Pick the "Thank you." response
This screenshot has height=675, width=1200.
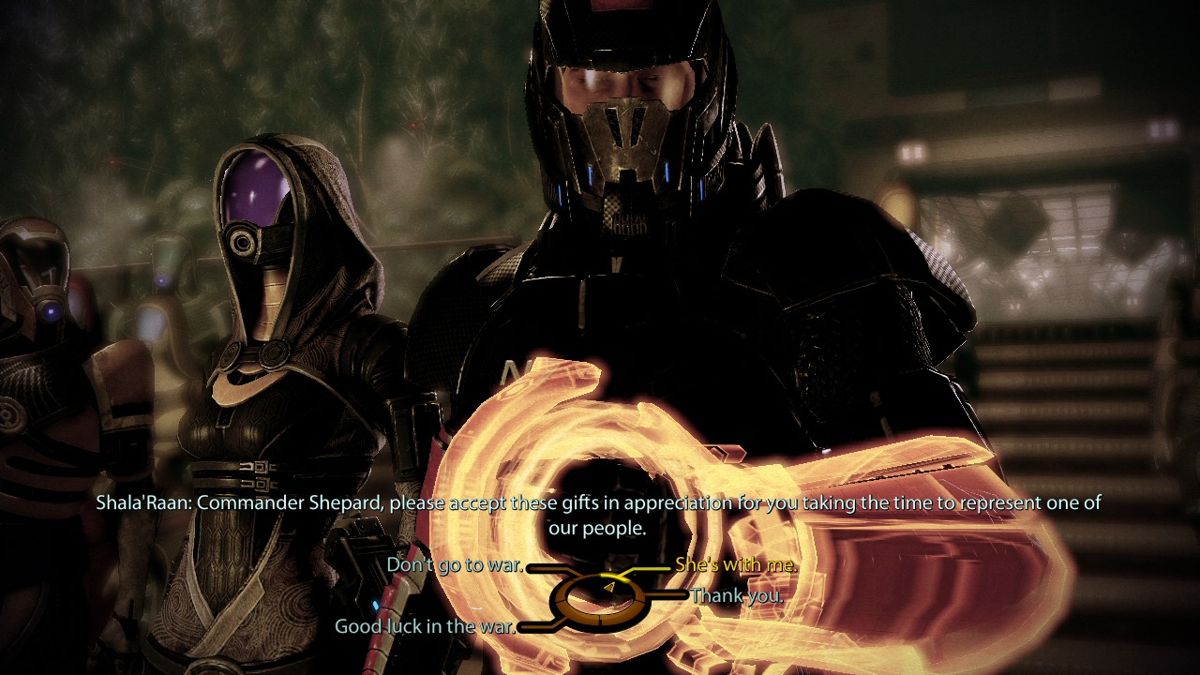click(x=736, y=595)
